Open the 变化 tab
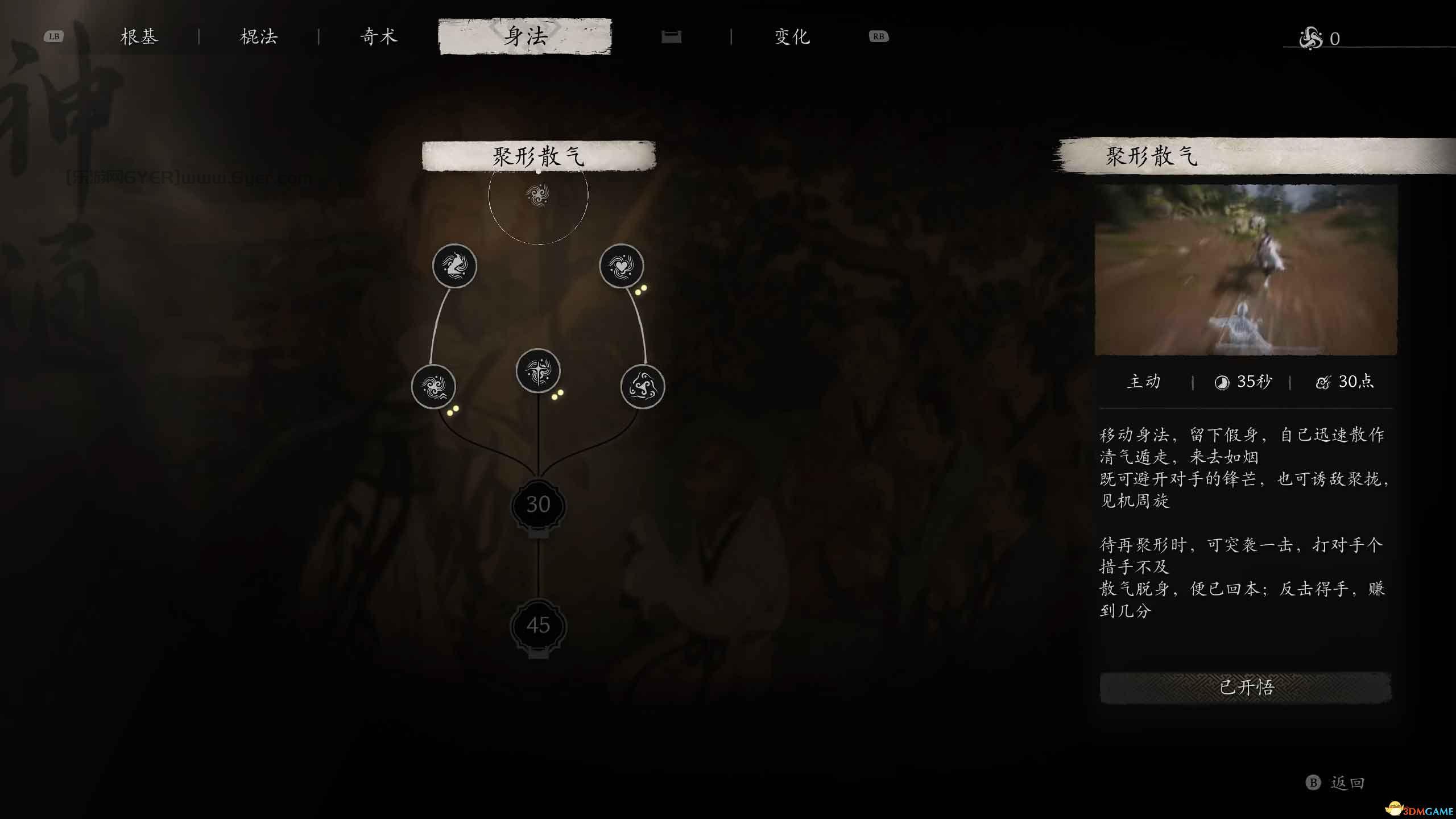The width and height of the screenshot is (1456, 819). [792, 36]
